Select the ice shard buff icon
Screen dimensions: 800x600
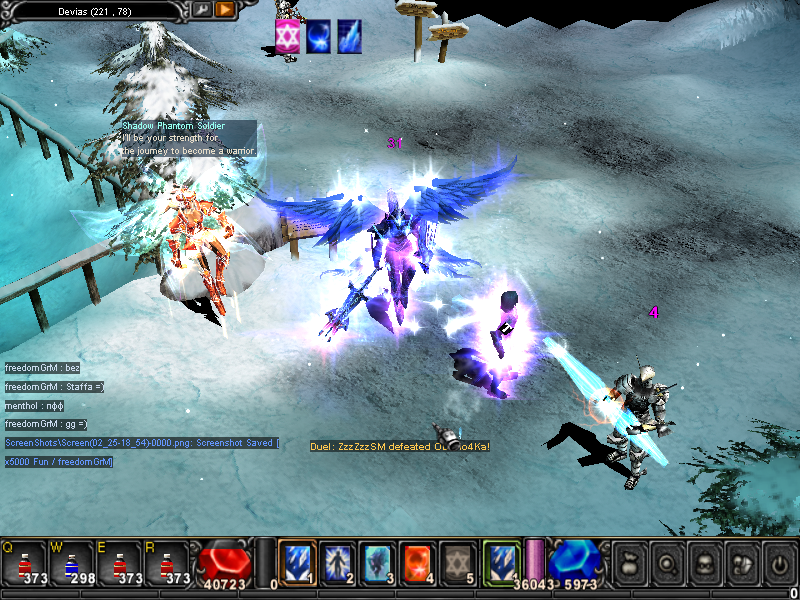[349, 37]
